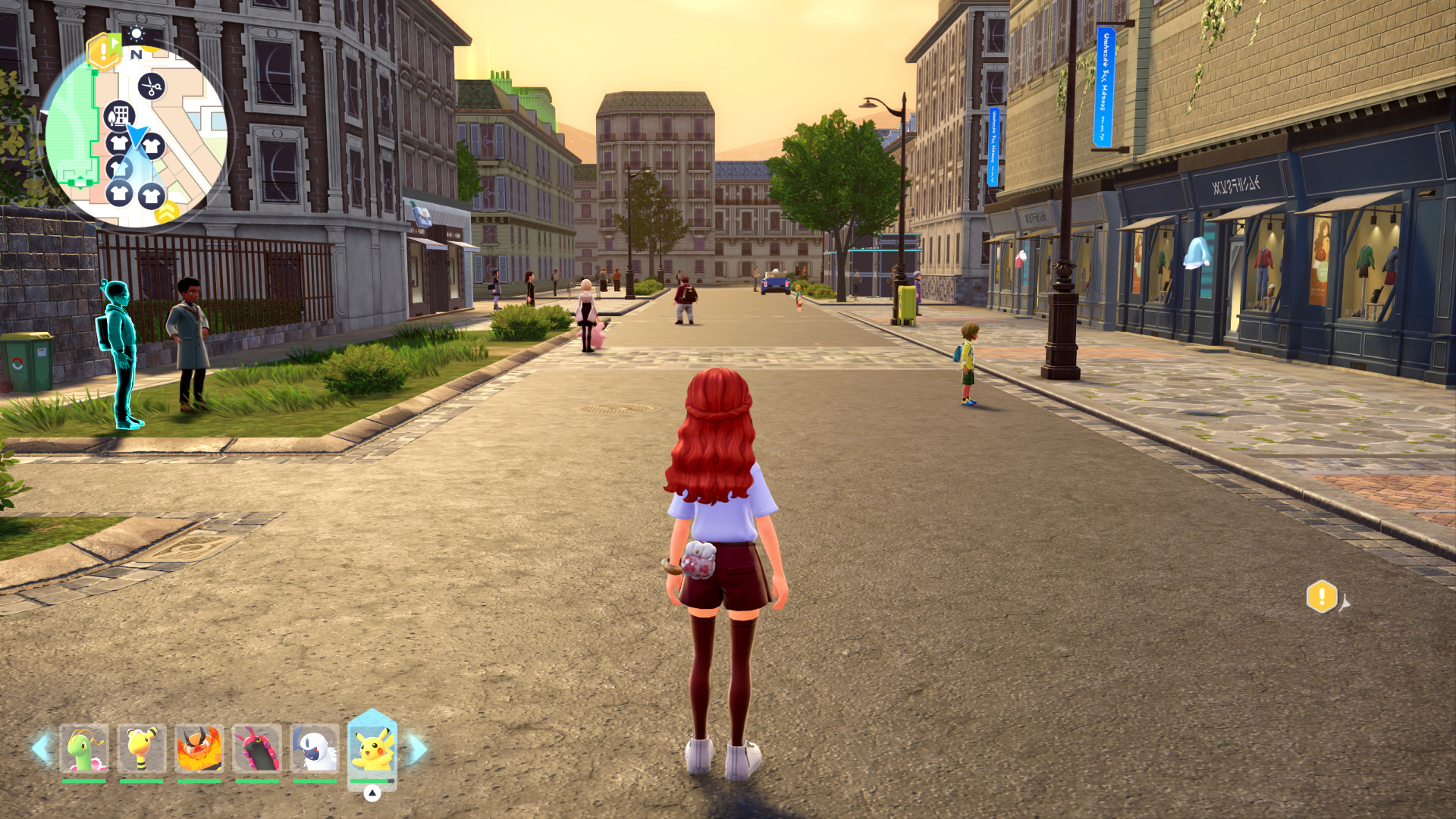Open the circular minimap
The height and width of the screenshot is (819, 1456).
136,138
